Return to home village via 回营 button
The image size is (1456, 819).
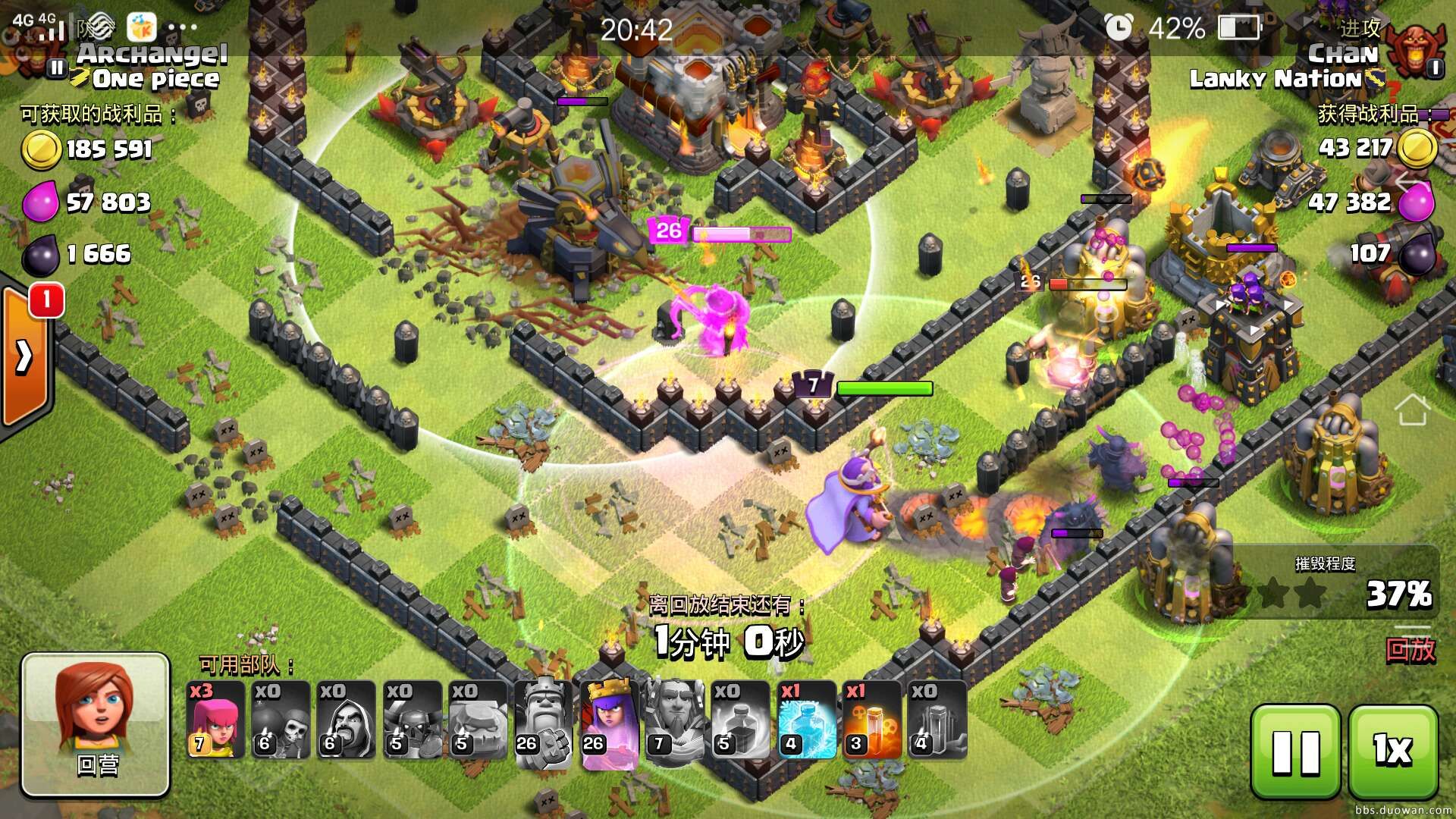point(96,725)
